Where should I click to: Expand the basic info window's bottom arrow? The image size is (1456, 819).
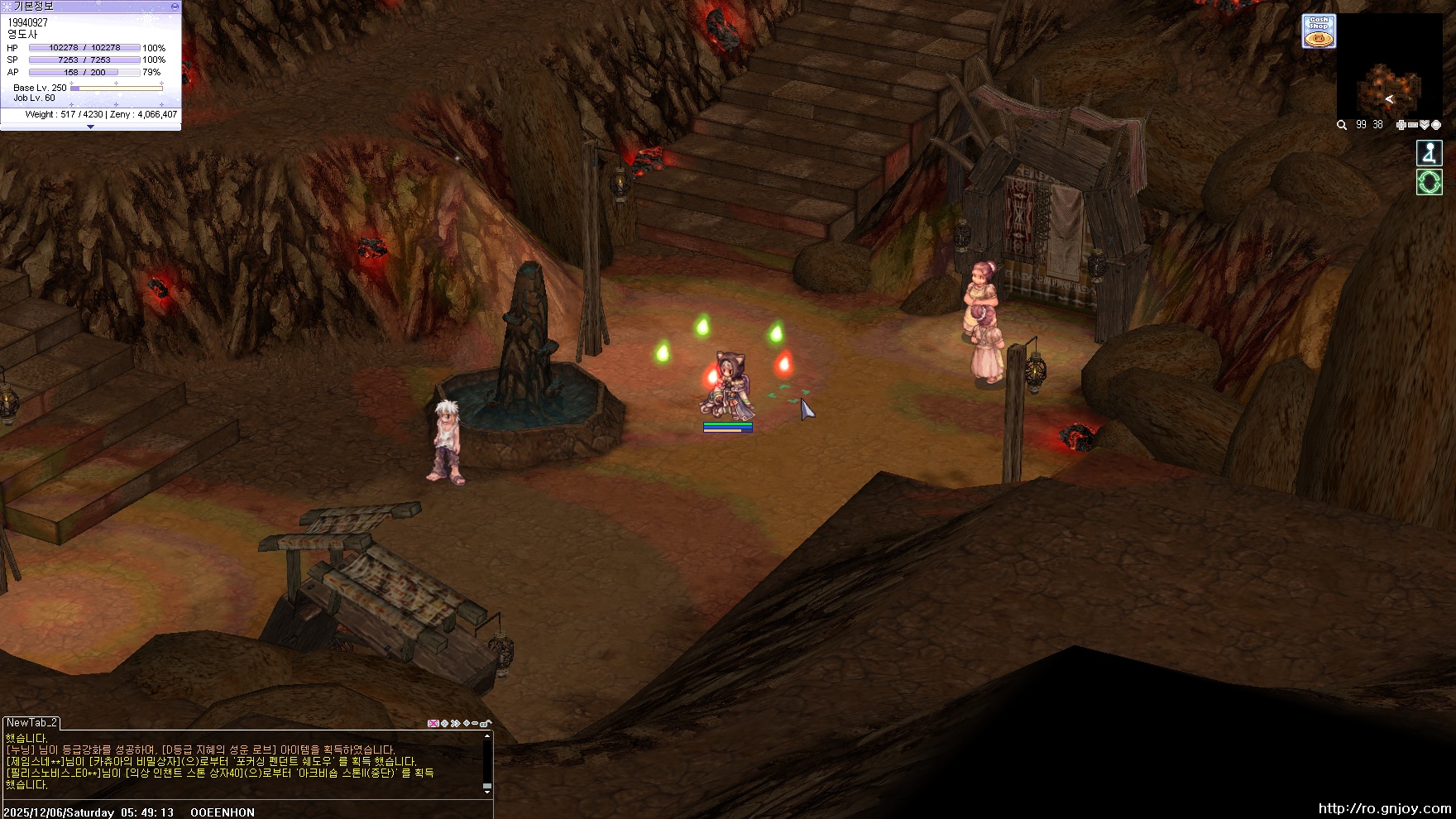(x=90, y=127)
